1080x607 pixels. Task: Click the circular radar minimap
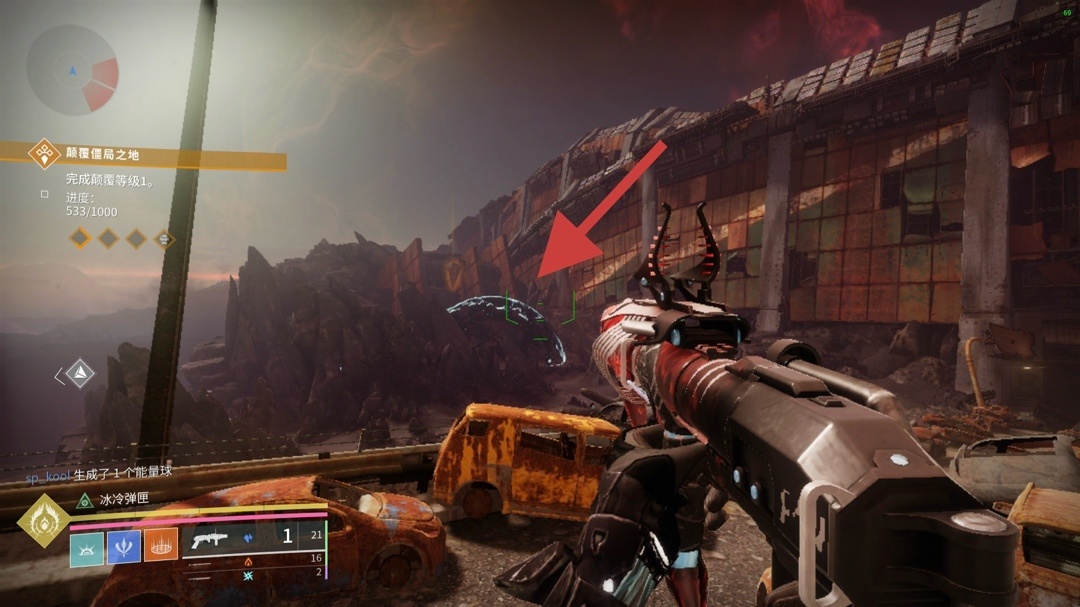coord(72,71)
